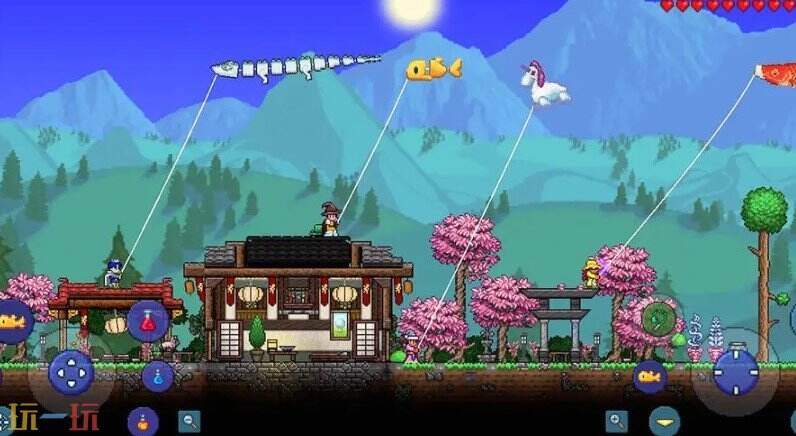Activate the green grappling hook button
The height and width of the screenshot is (436, 796).
(658, 318)
